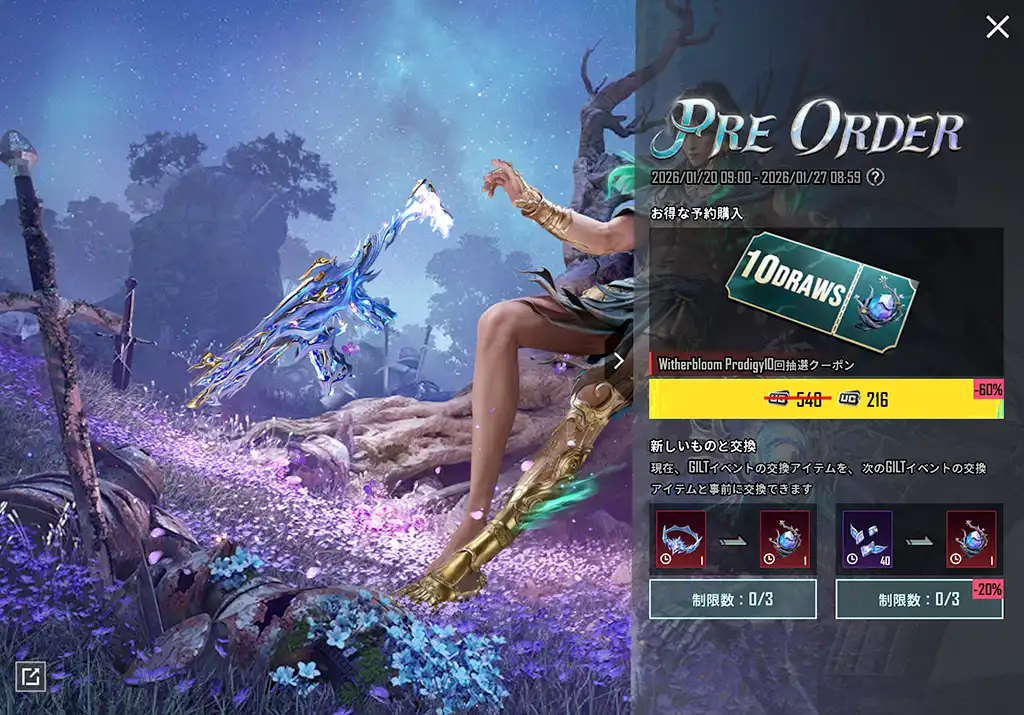
Task: Select the blue shards exchange item worth 40
Action: pos(867,540)
